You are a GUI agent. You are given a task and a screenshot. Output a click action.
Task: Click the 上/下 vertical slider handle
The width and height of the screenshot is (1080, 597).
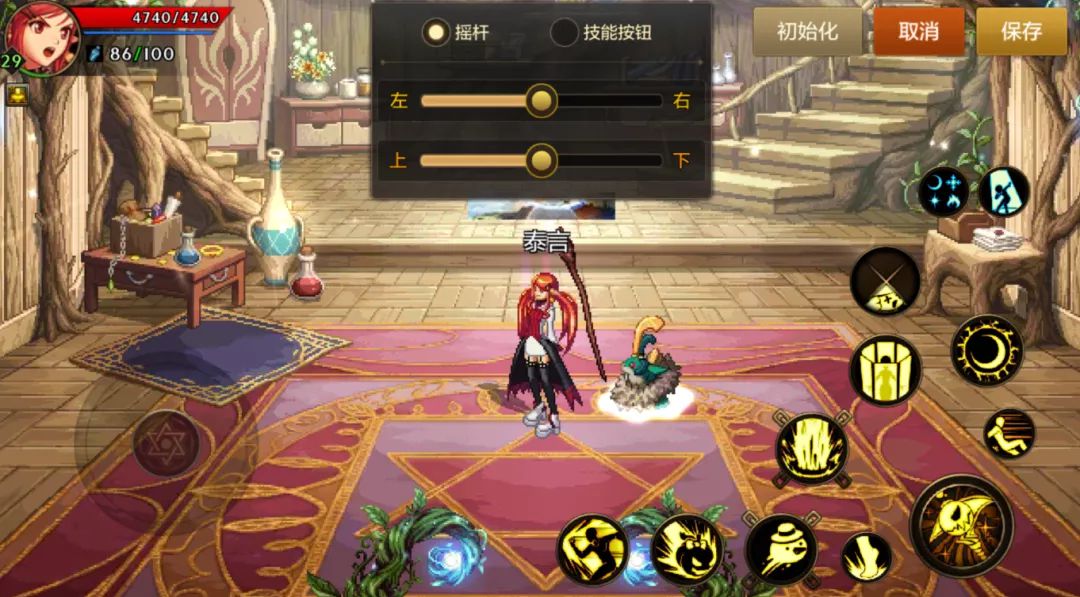tap(541, 160)
